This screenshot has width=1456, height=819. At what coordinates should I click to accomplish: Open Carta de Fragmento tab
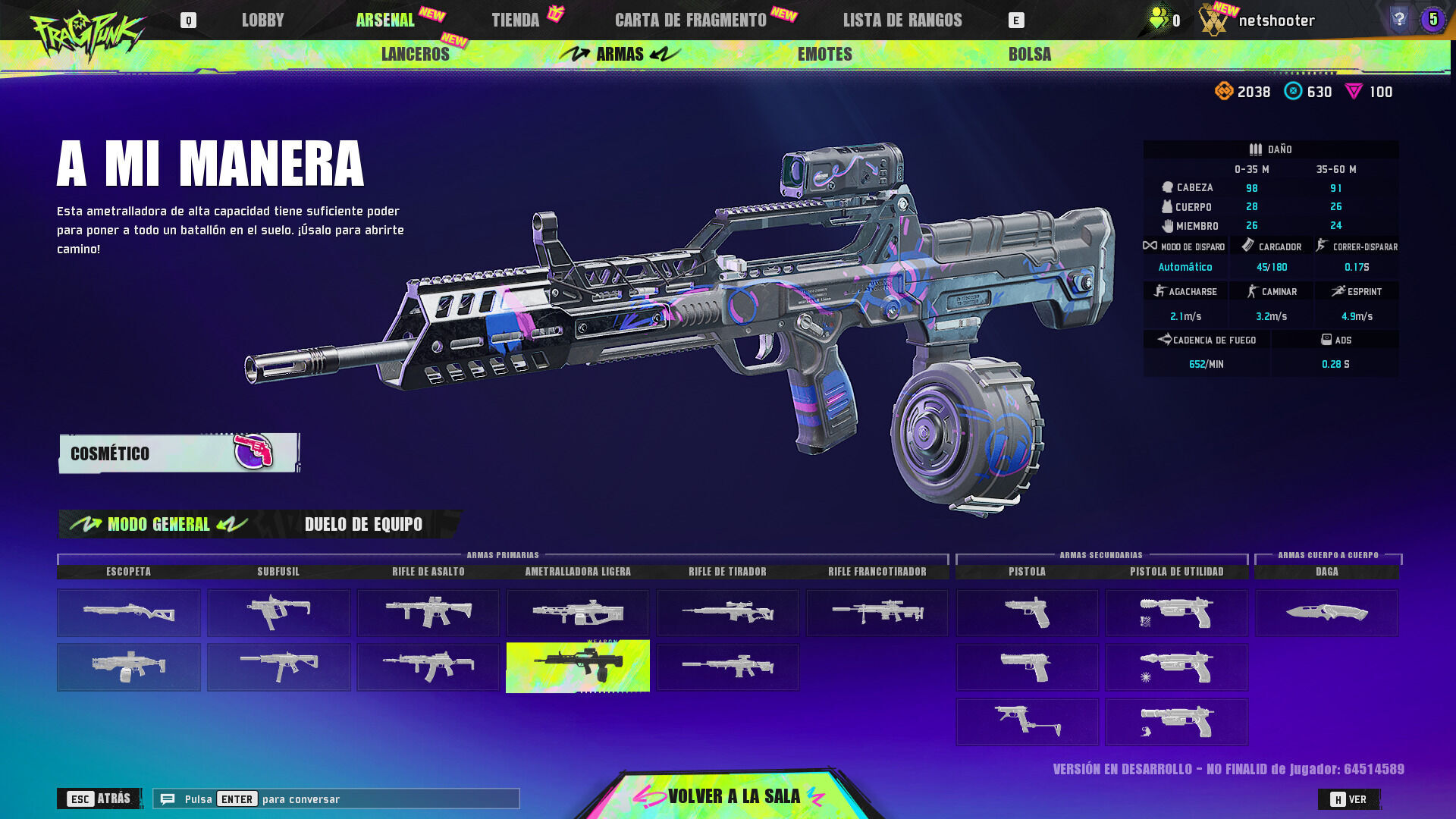tap(690, 20)
